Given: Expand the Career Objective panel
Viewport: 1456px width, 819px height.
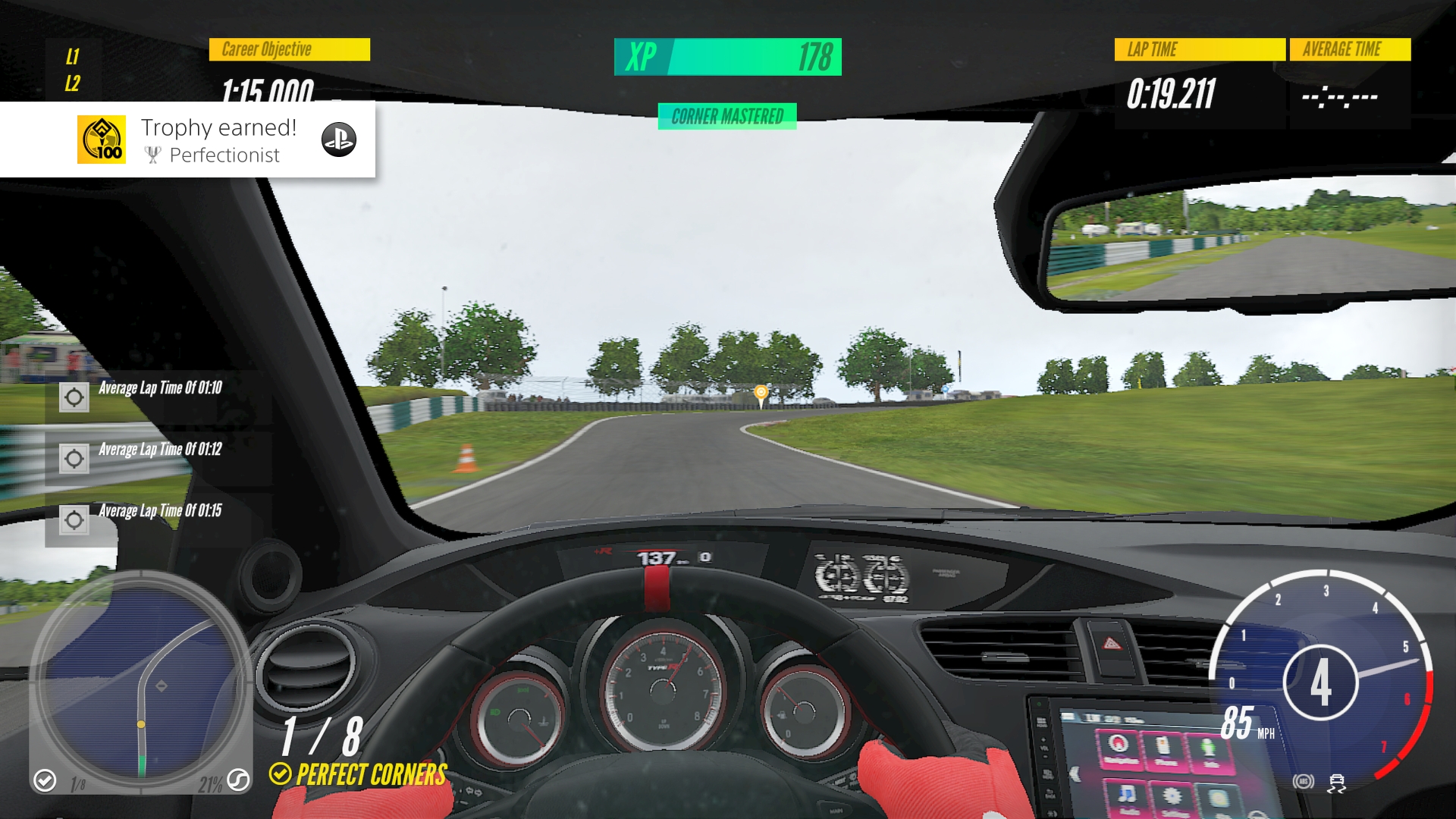Looking at the screenshot, I should click(x=288, y=50).
